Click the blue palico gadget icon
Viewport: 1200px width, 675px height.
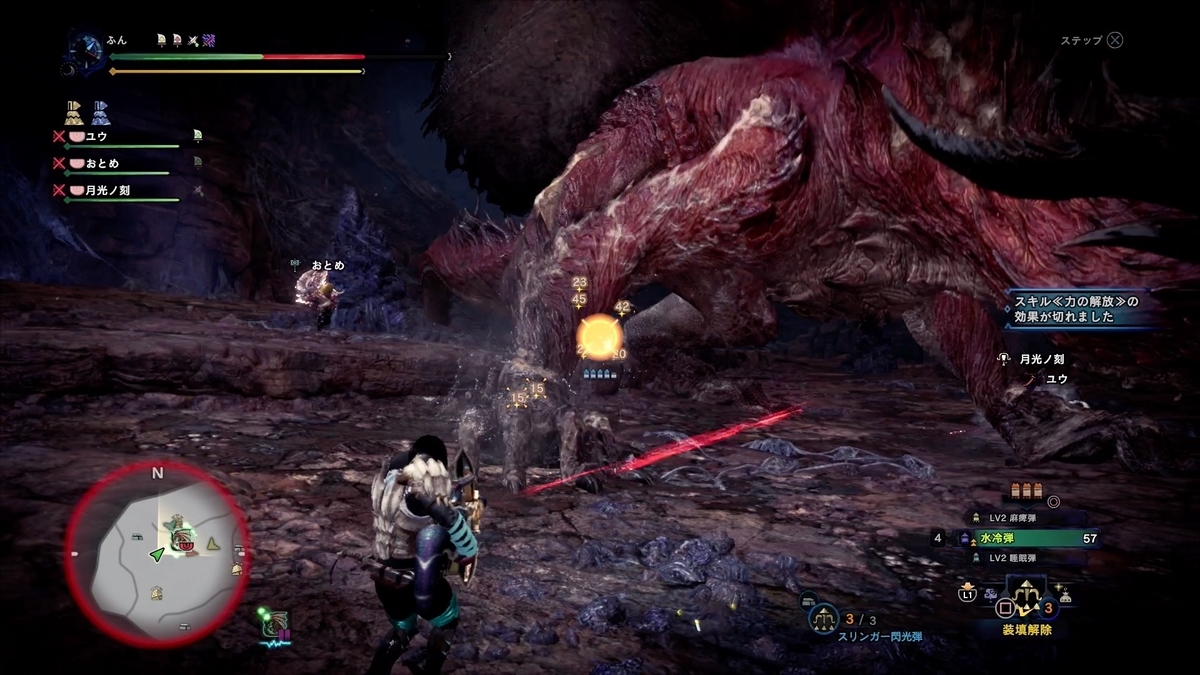(x=101, y=111)
